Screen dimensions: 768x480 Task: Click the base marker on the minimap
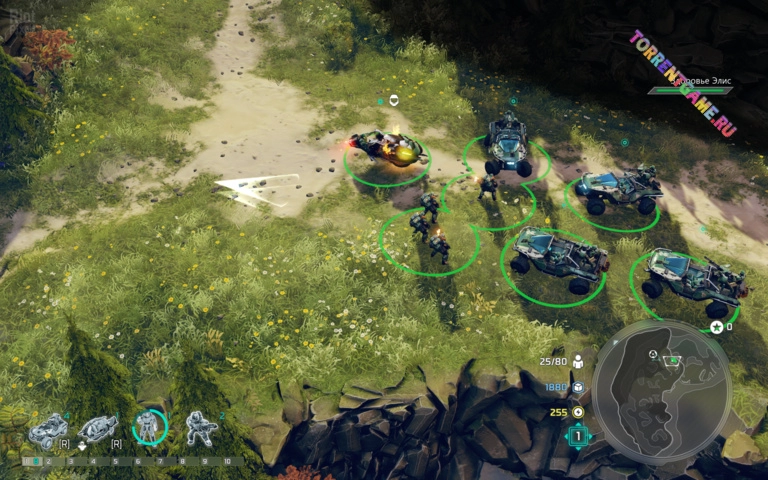click(673, 357)
